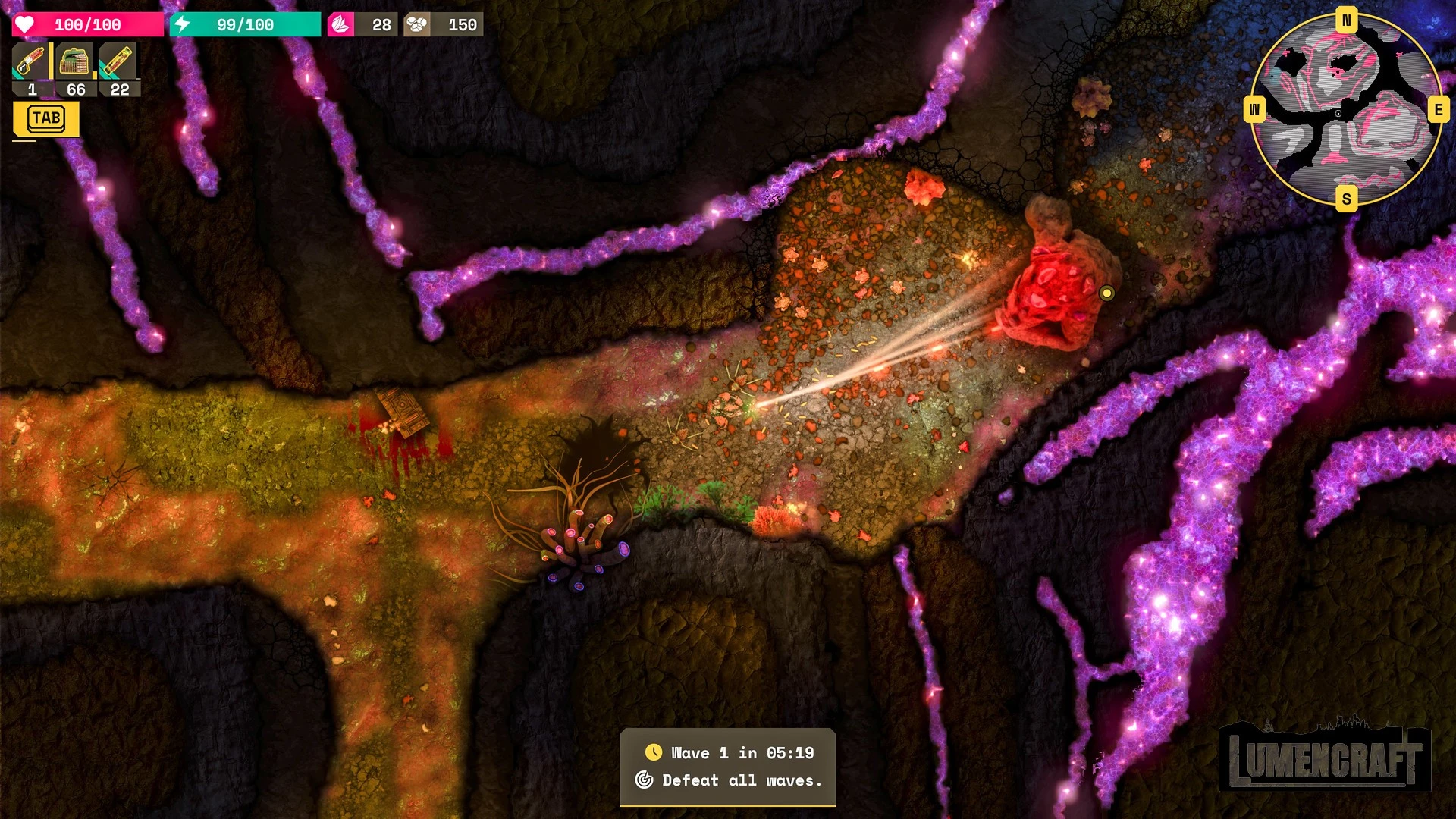Click the pink crystal resource icon
This screenshot has height=819, width=1456.
point(340,25)
